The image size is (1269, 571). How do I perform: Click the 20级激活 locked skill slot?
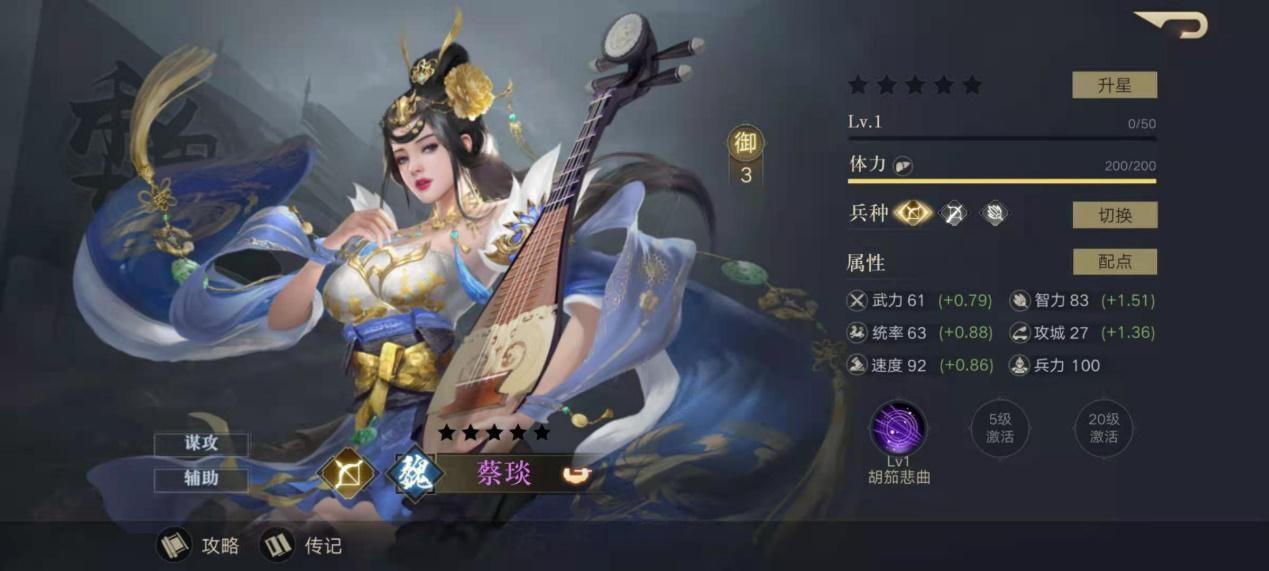(1103, 429)
